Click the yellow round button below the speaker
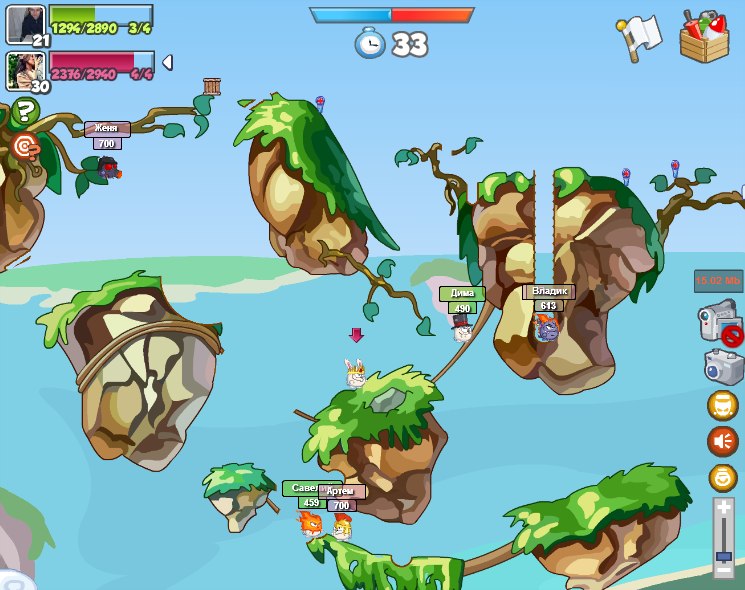The width and height of the screenshot is (745, 590). click(x=722, y=477)
